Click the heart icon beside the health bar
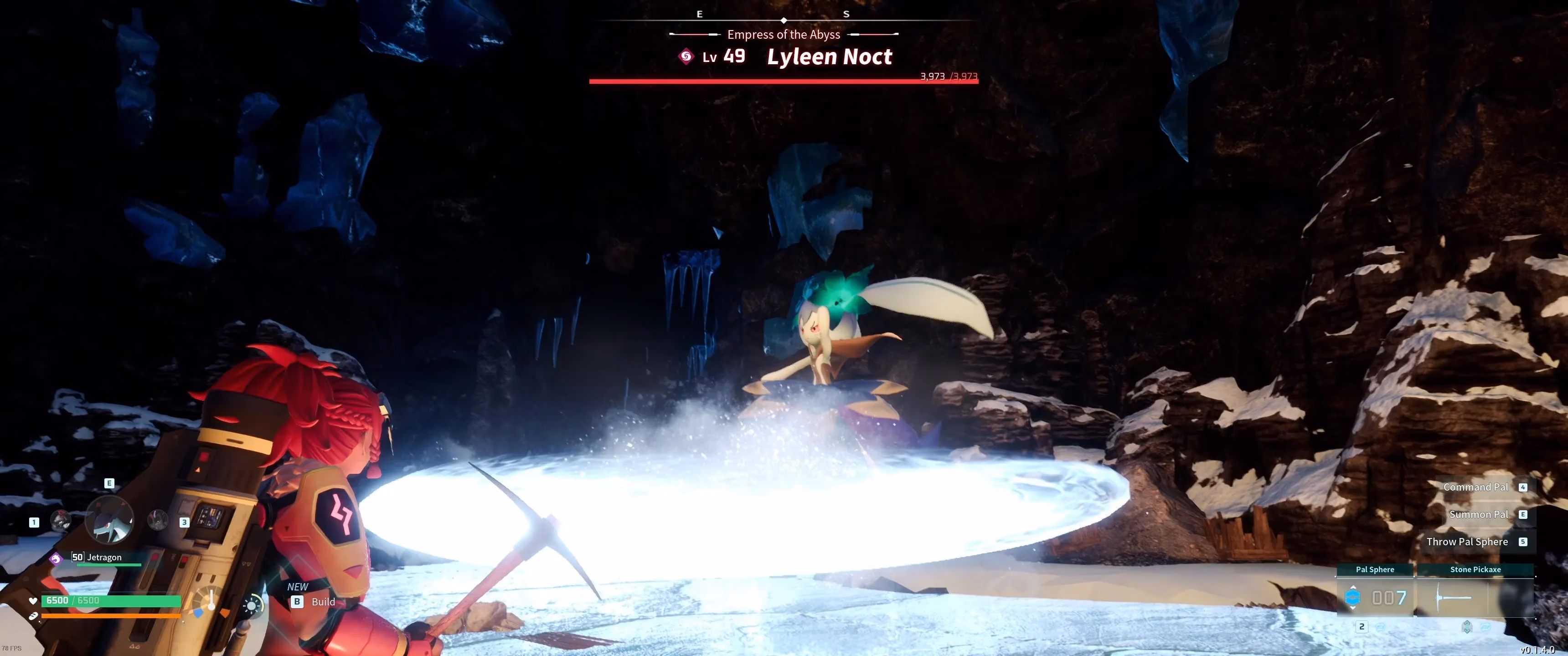The height and width of the screenshot is (656, 1568). pos(33,601)
